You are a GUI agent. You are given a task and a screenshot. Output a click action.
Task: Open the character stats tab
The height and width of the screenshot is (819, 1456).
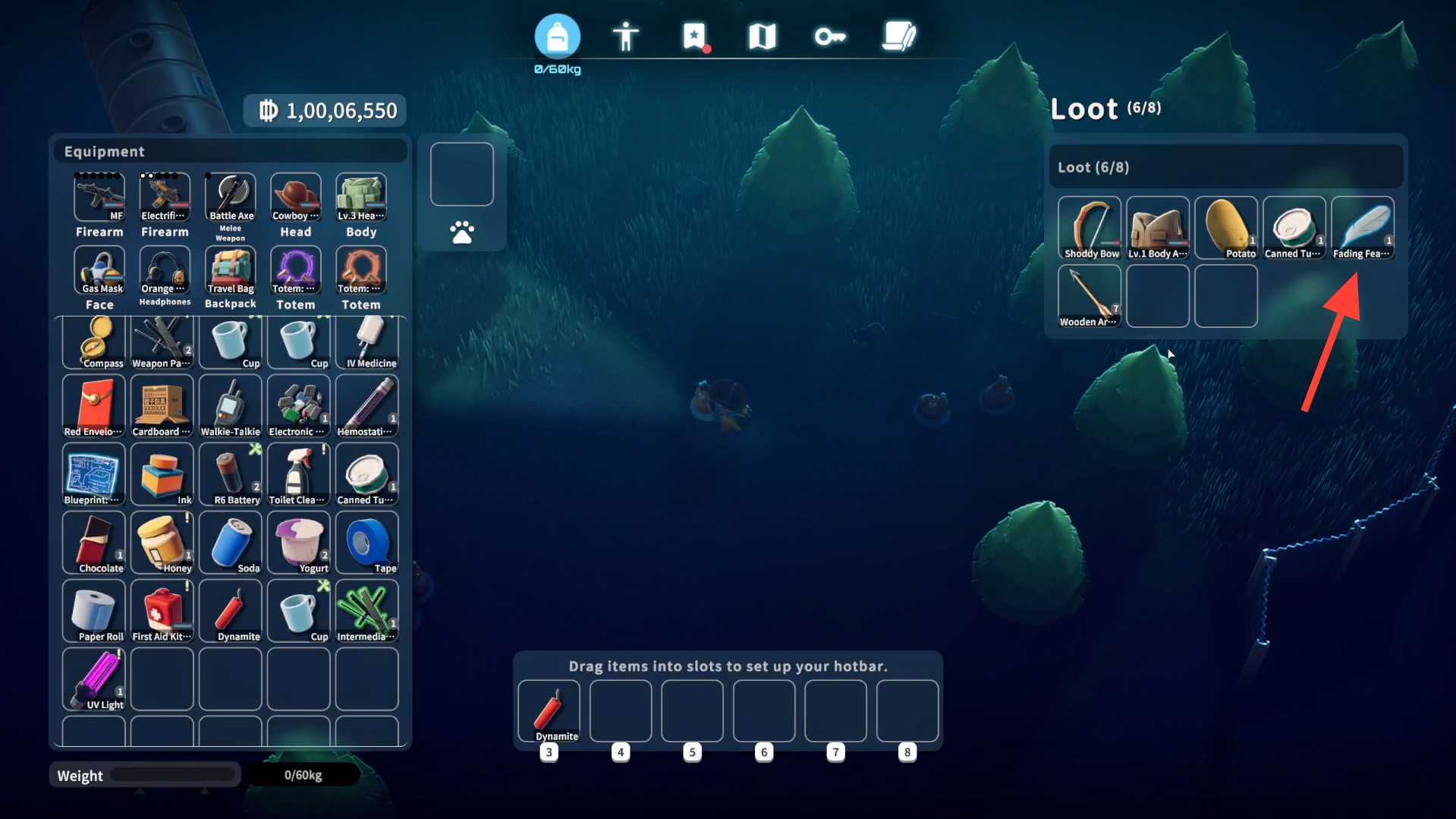pos(625,36)
